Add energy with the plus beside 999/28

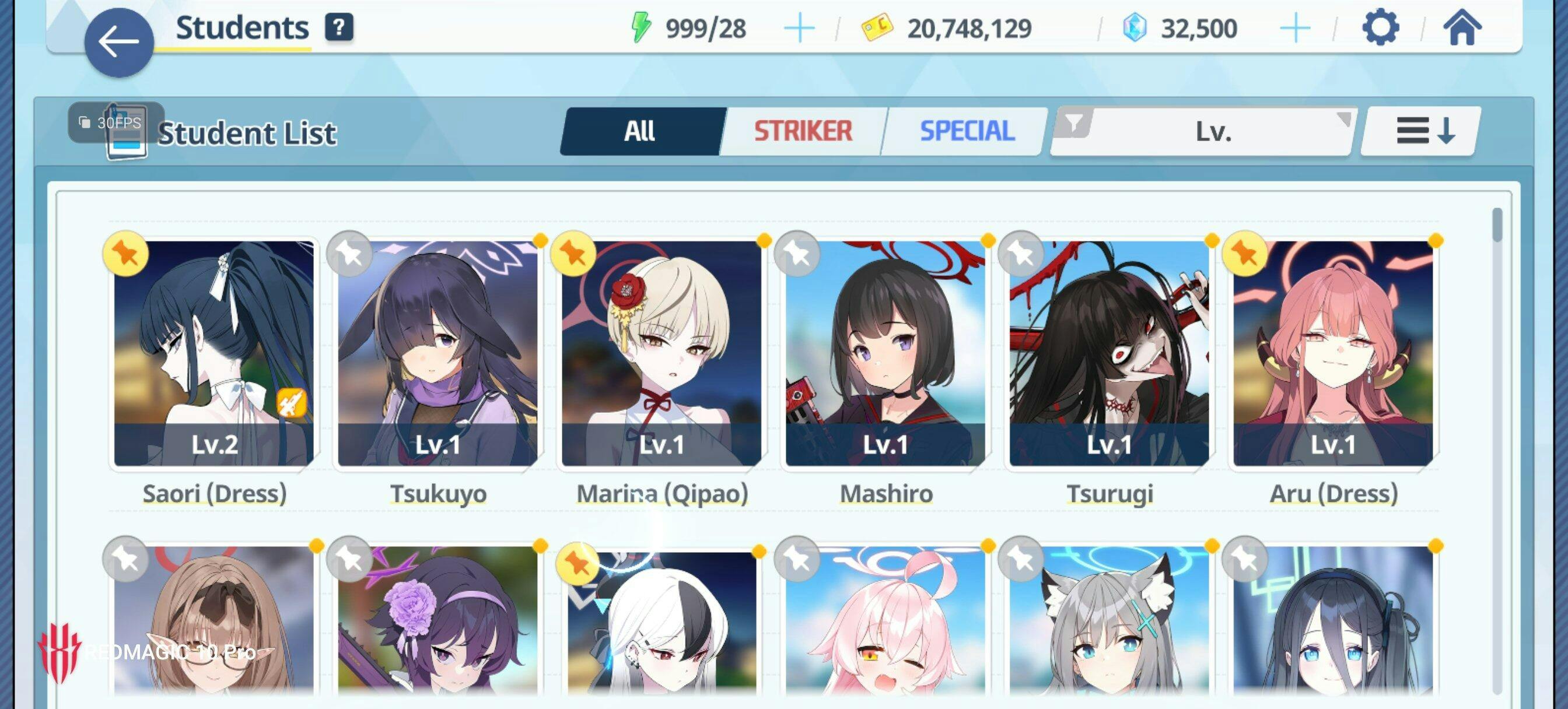[x=799, y=28]
